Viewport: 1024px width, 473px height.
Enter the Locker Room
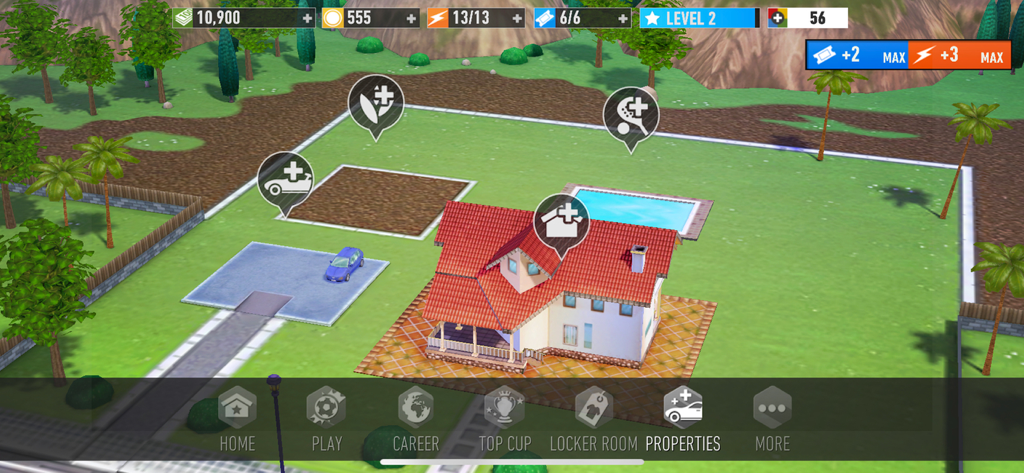tap(594, 419)
